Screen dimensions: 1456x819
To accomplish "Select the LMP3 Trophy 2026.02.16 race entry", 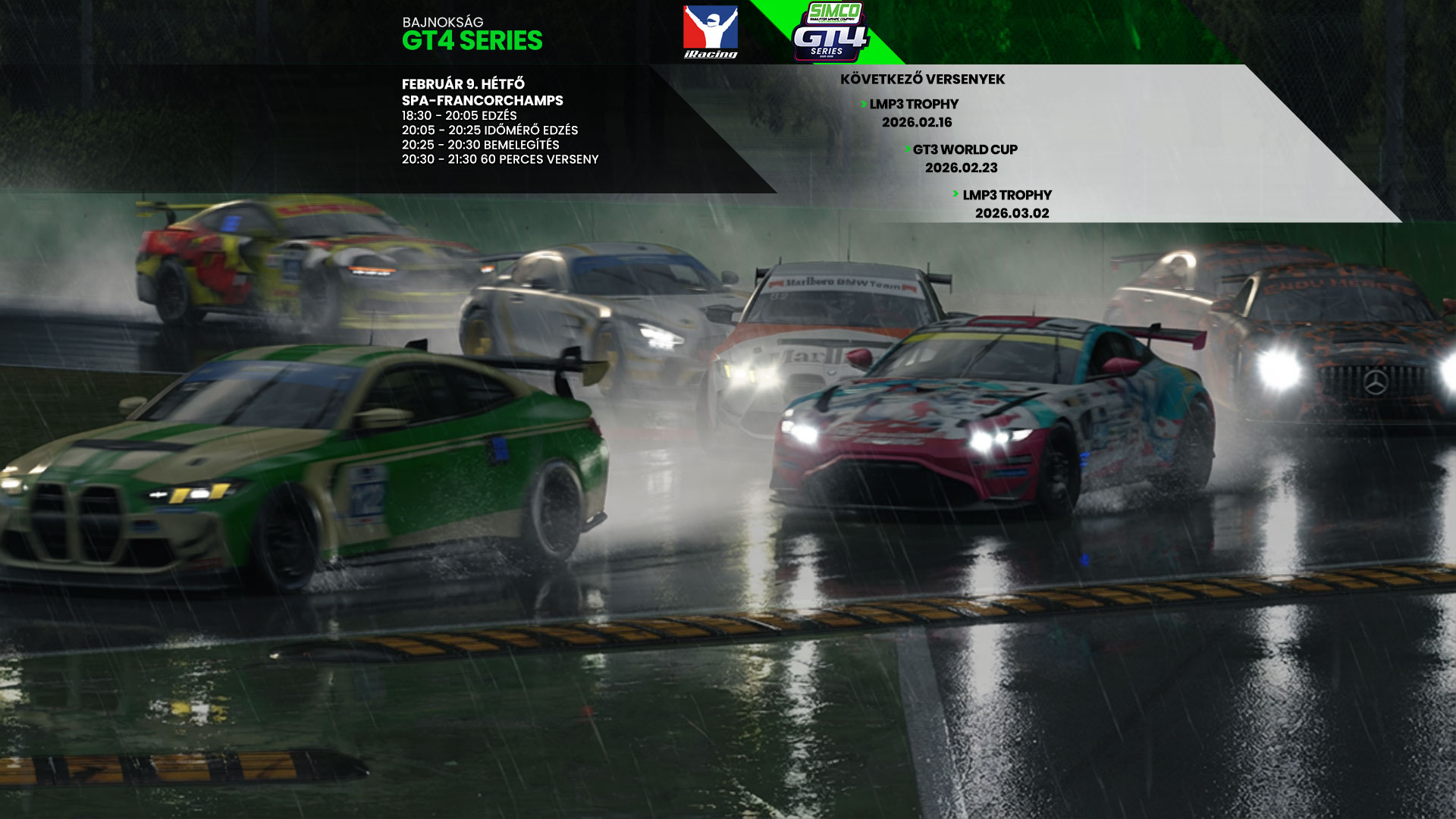I will [913, 113].
